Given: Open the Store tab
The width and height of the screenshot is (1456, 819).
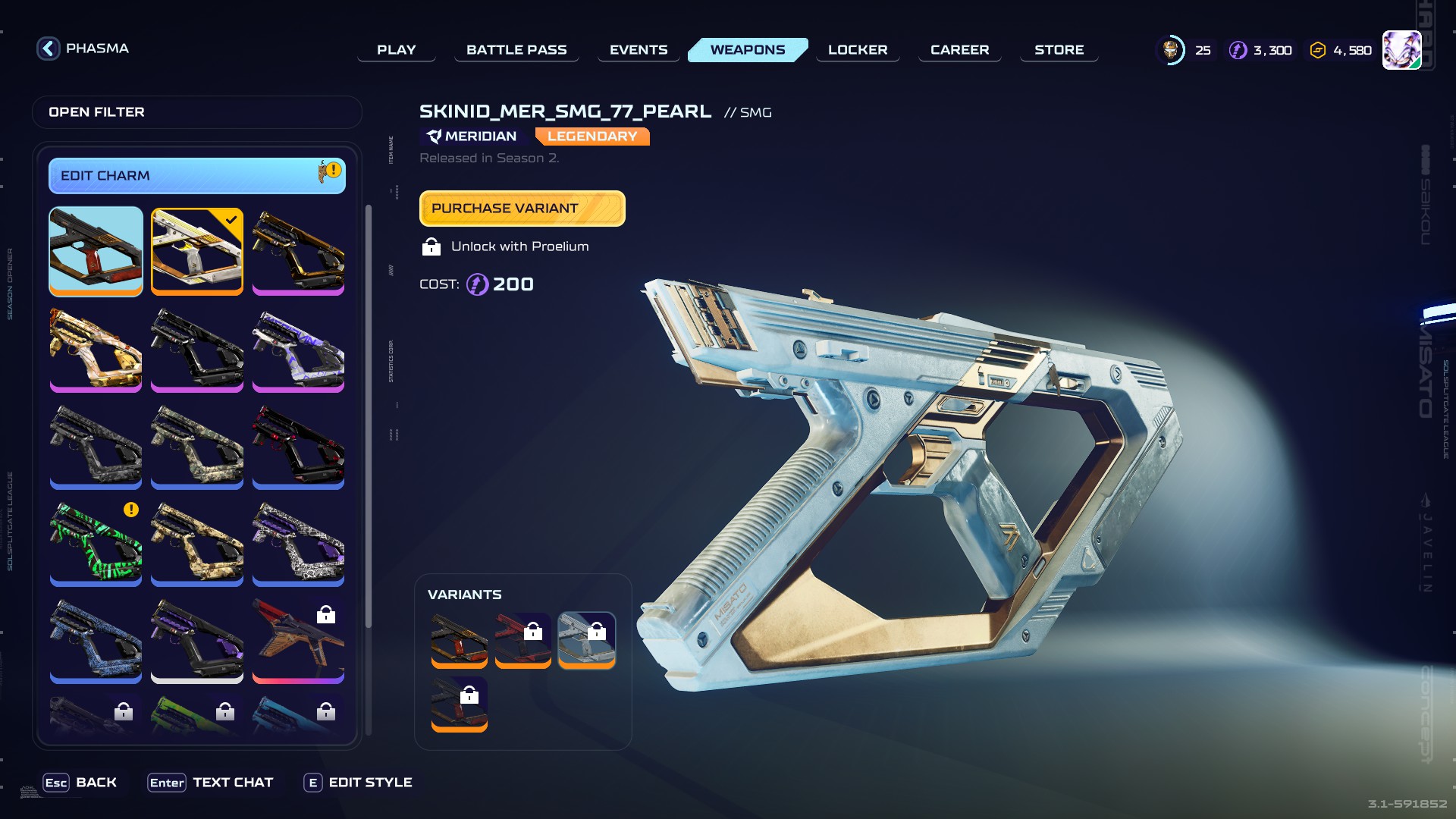Looking at the screenshot, I should click(x=1059, y=50).
